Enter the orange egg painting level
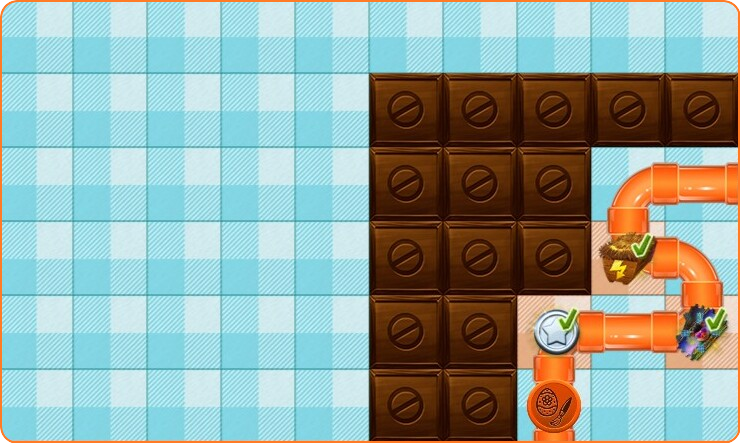This screenshot has height=443, width=740. click(x=553, y=407)
